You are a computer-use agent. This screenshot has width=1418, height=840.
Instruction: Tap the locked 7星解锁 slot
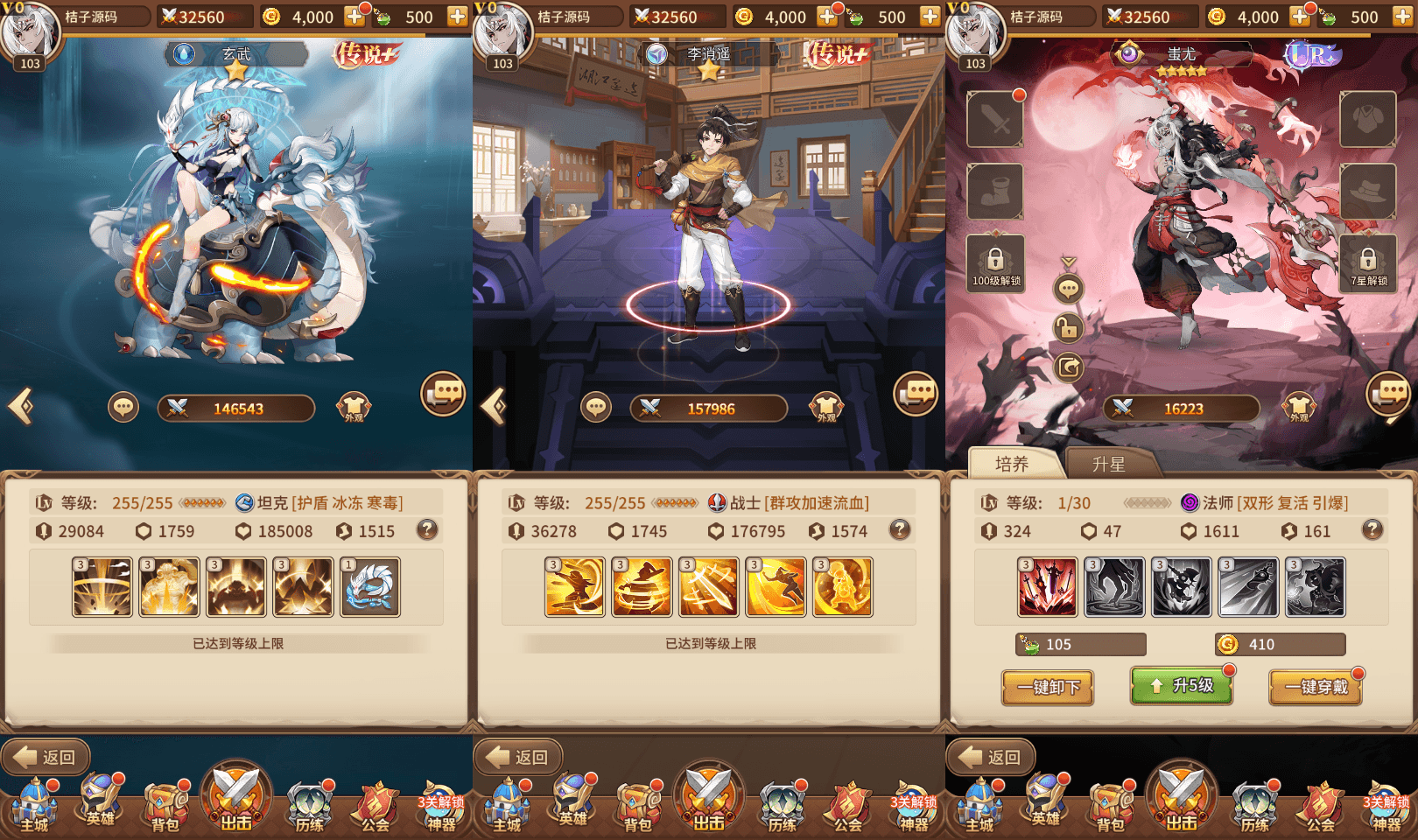click(1367, 262)
